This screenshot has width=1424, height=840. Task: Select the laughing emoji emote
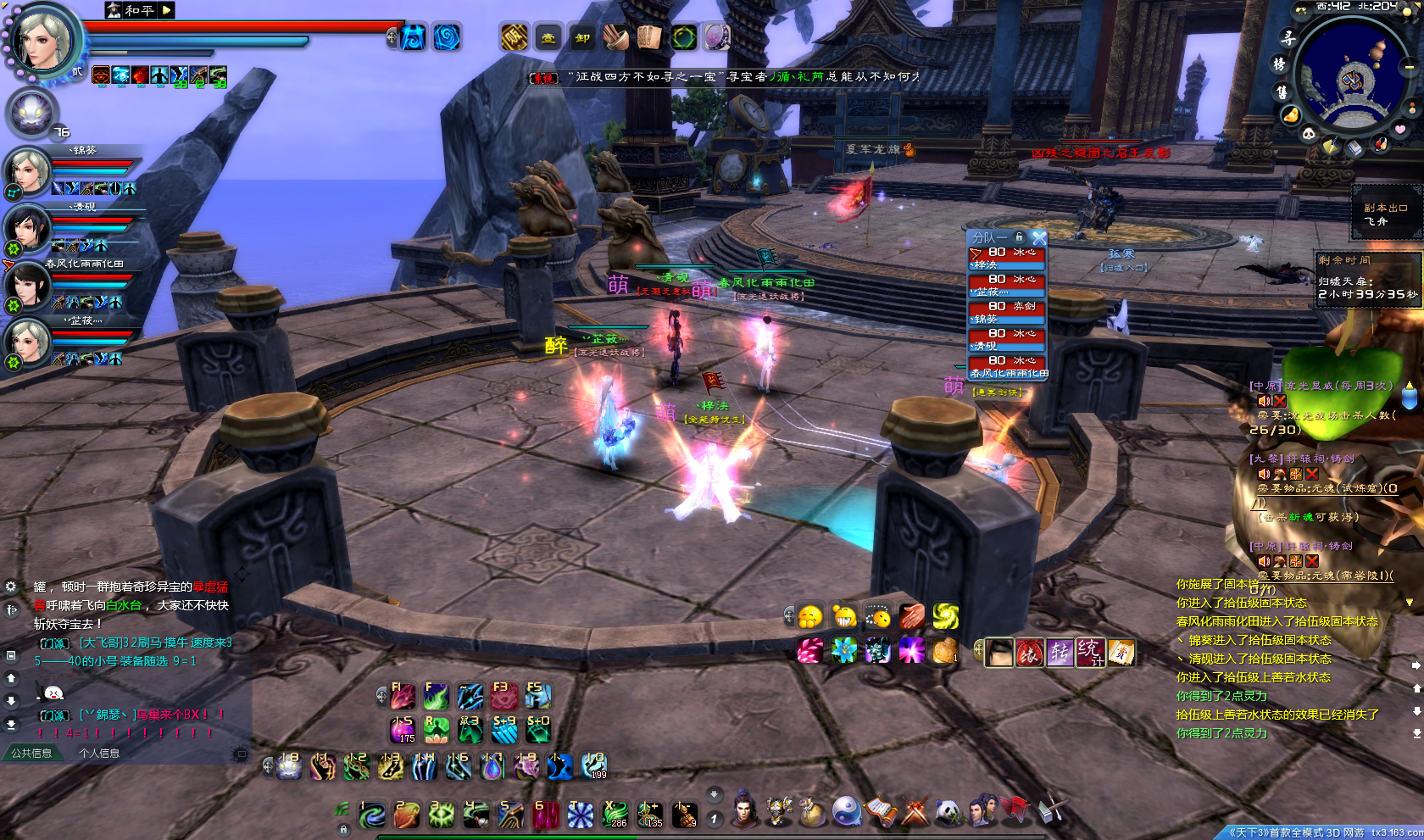[844, 616]
